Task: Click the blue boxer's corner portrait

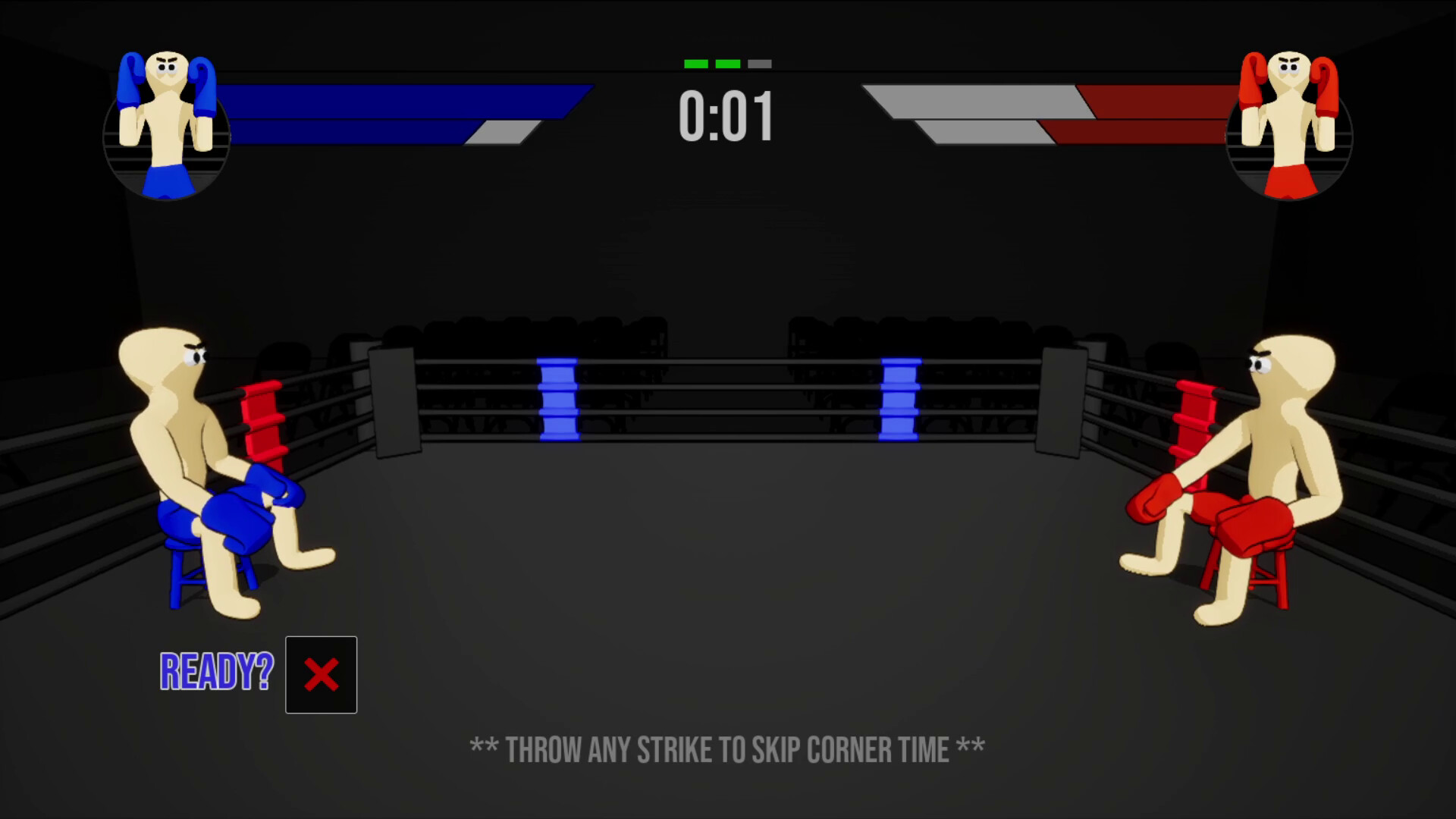Action: pos(168,125)
